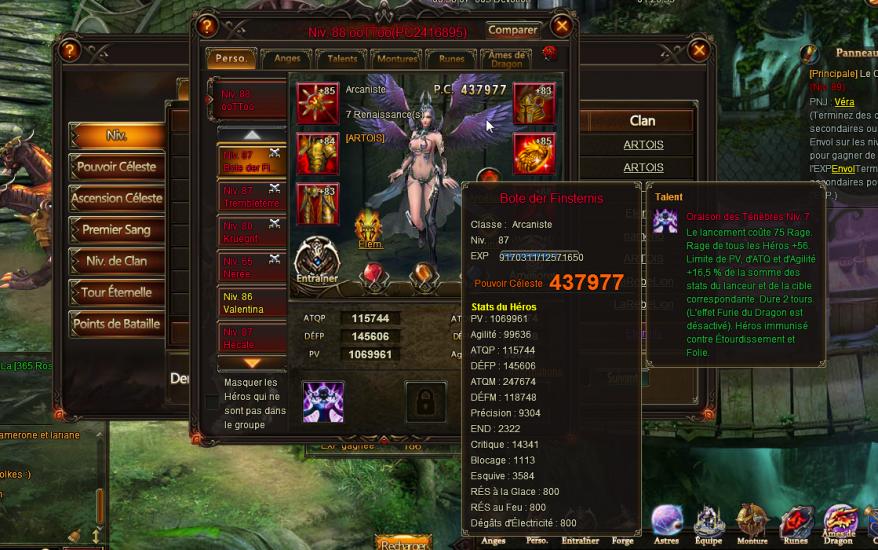Show the Montures tab
This screenshot has height=550, width=878.
click(396, 59)
